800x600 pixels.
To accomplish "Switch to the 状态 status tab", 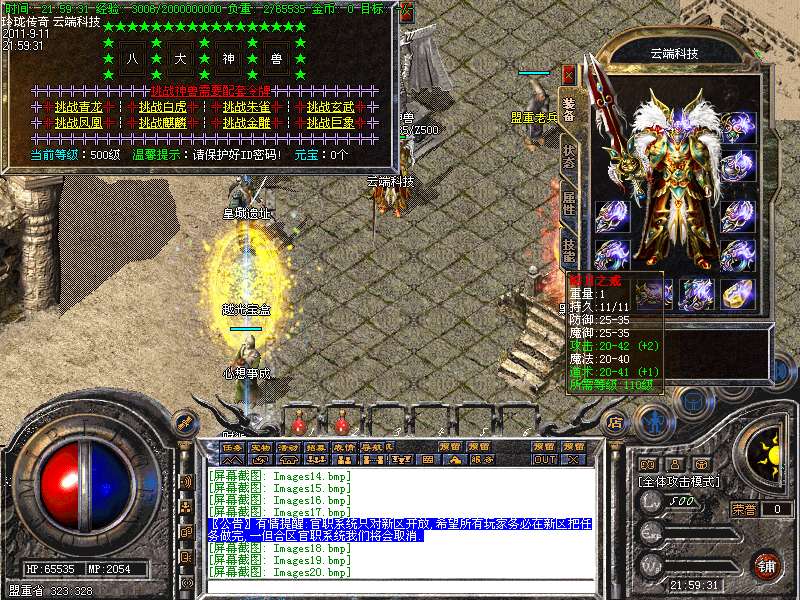I will coord(568,156).
